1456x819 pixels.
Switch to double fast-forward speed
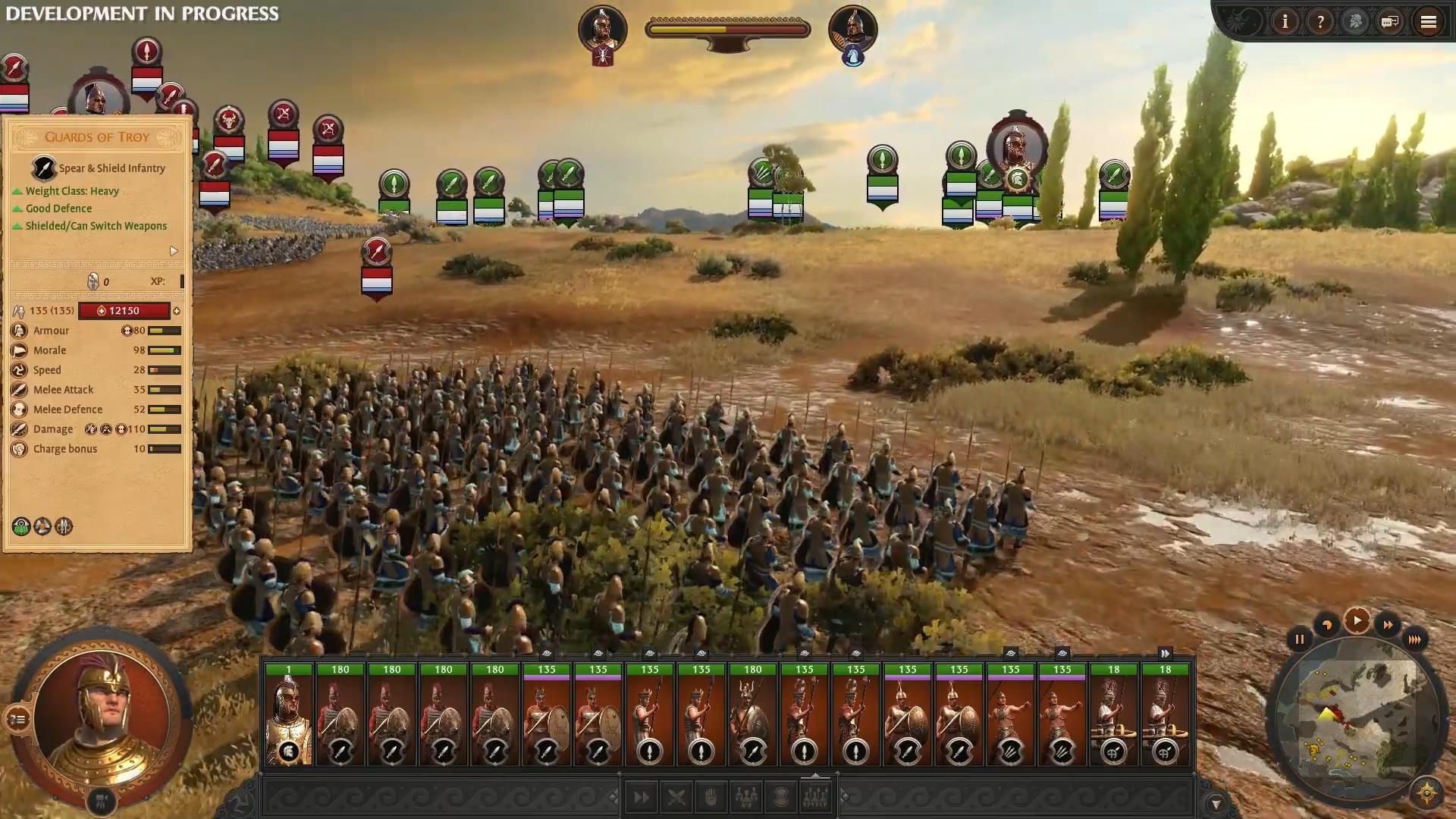coord(1388,626)
